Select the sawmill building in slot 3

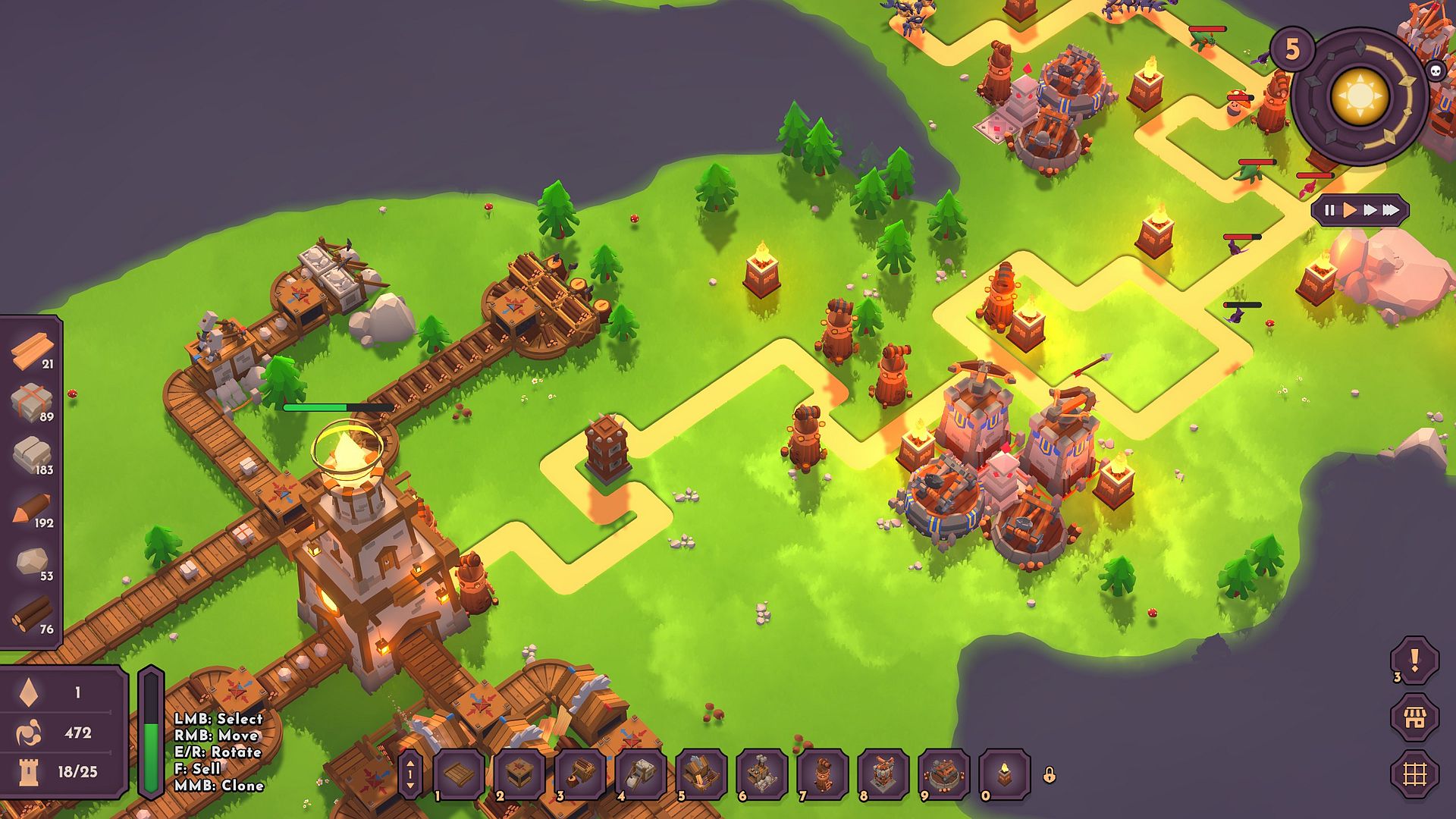(580, 774)
